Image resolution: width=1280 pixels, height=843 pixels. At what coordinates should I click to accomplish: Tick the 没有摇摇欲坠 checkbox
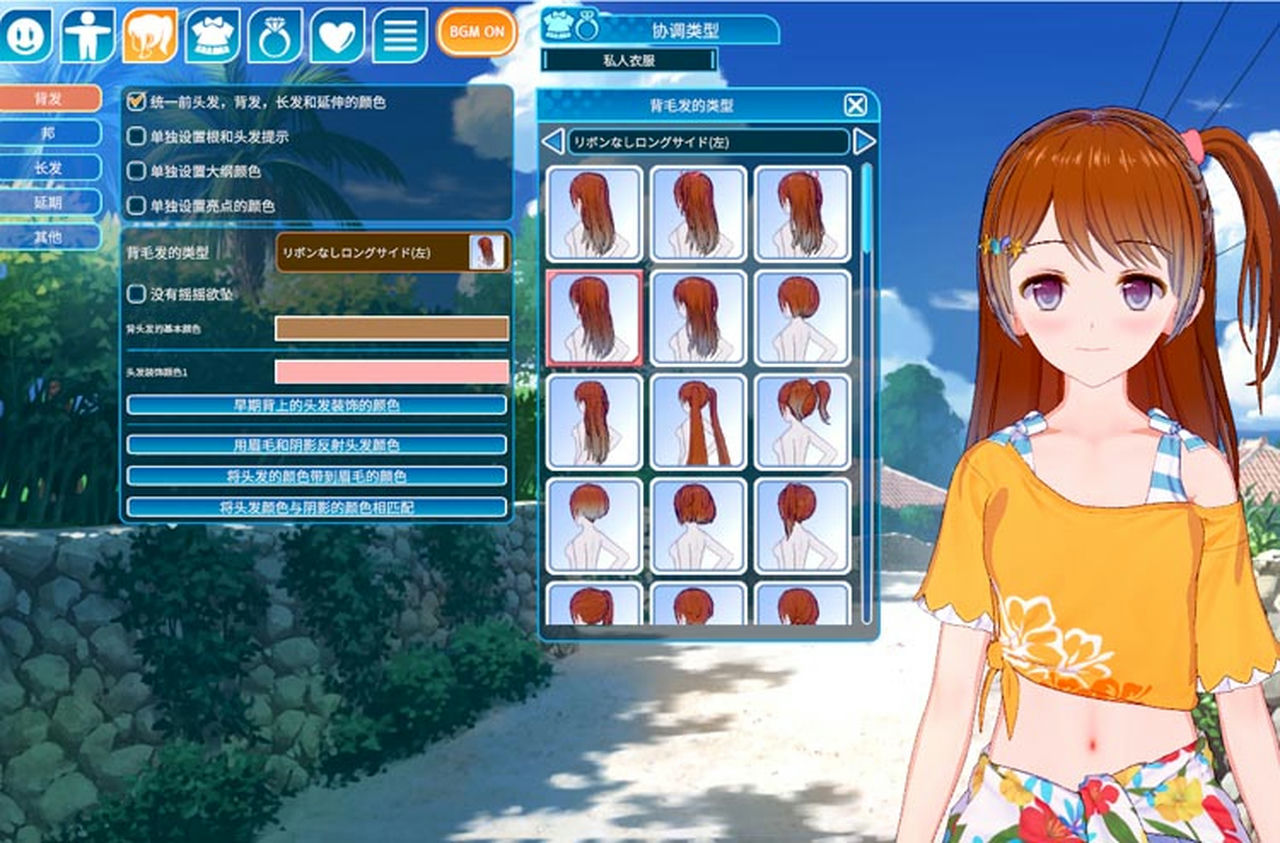pos(137,294)
